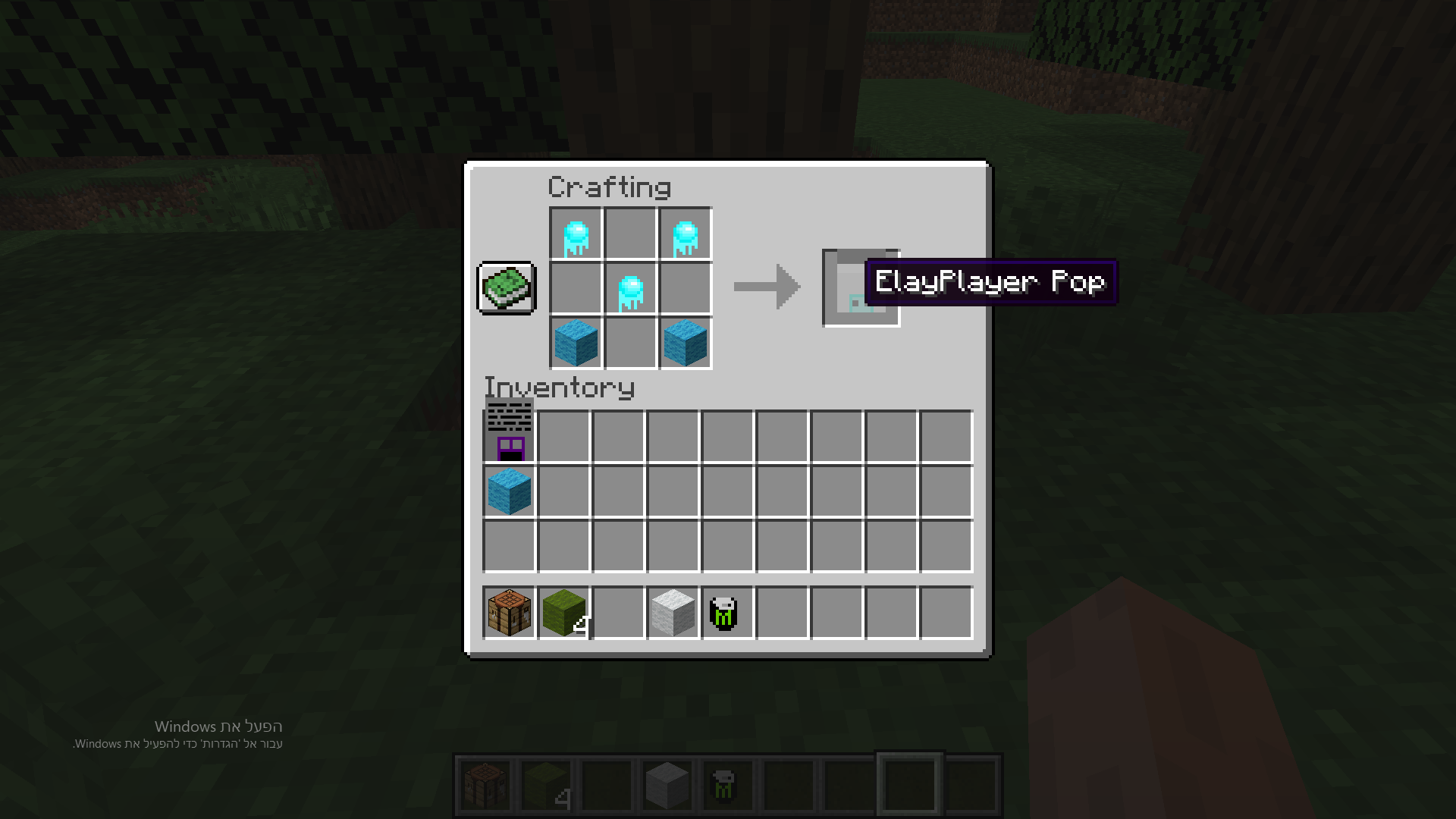Image resolution: width=1456 pixels, height=819 pixels.
Task: Grab the light blue wool in bottom-left crafting slot
Action: tap(575, 343)
